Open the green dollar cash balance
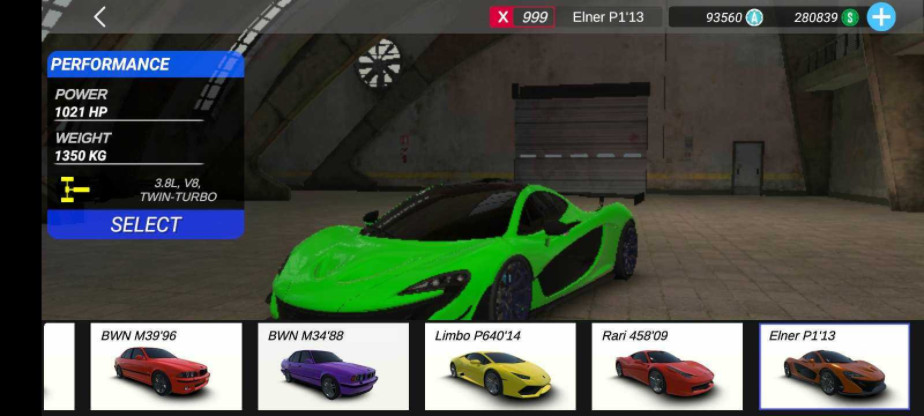Screen dimensions: 924x416 click(x=825, y=17)
